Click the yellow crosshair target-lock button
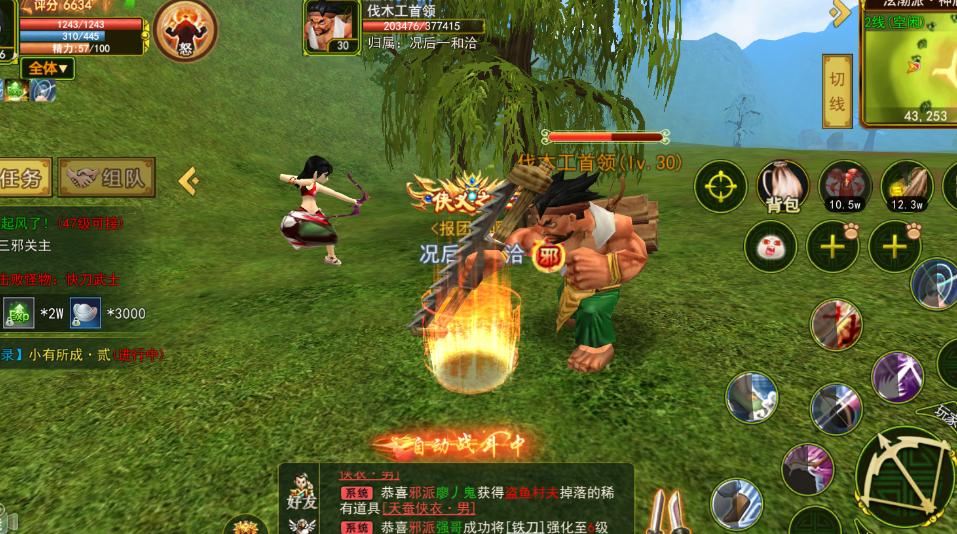Screen dimensions: 957x534 pyautogui.click(x=721, y=186)
